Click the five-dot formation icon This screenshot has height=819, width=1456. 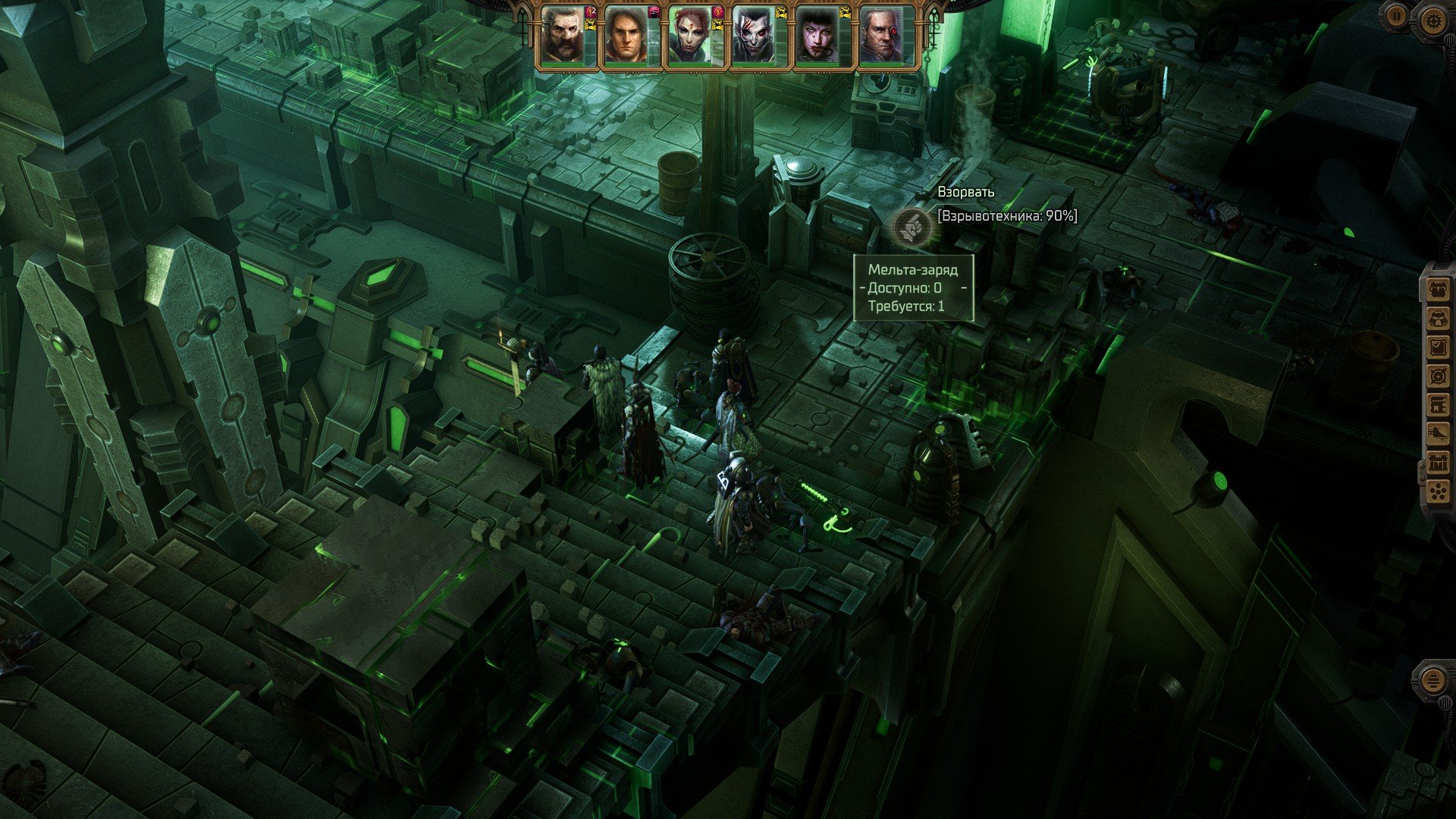tap(1437, 491)
